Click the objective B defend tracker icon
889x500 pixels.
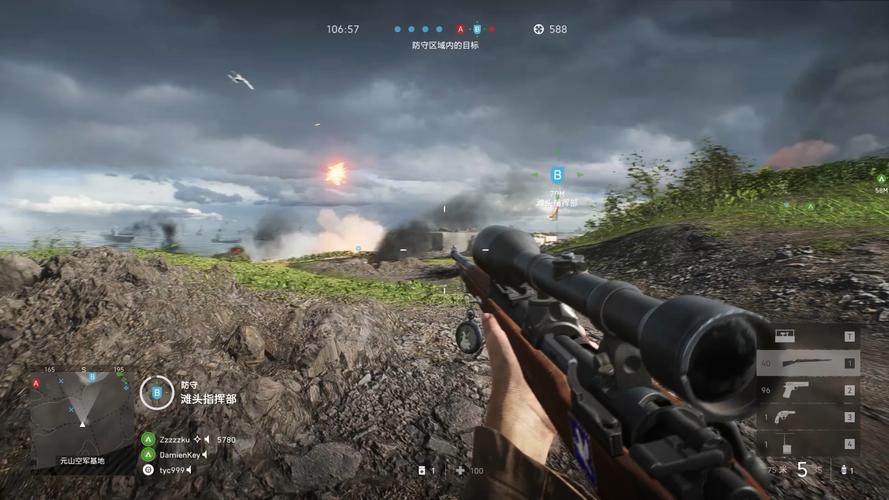(x=157, y=392)
